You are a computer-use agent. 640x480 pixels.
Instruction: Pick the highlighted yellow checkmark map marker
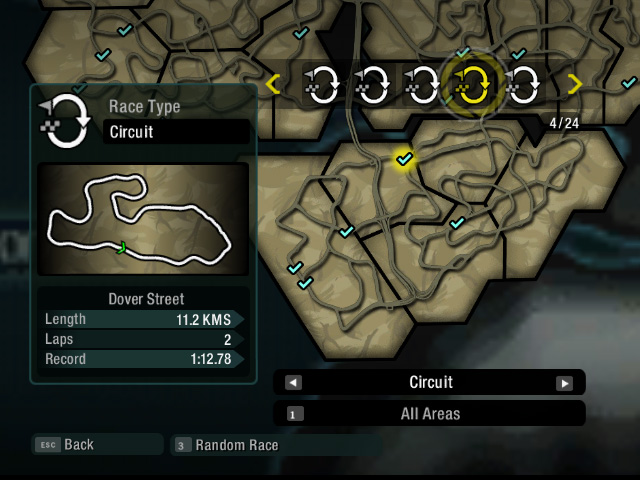click(404, 159)
